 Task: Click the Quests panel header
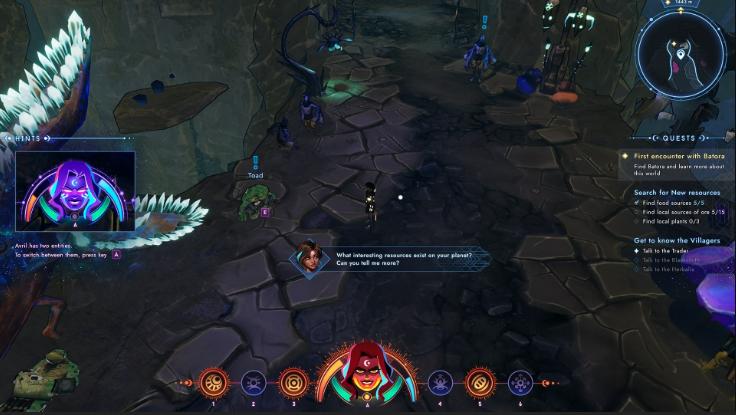(x=679, y=138)
